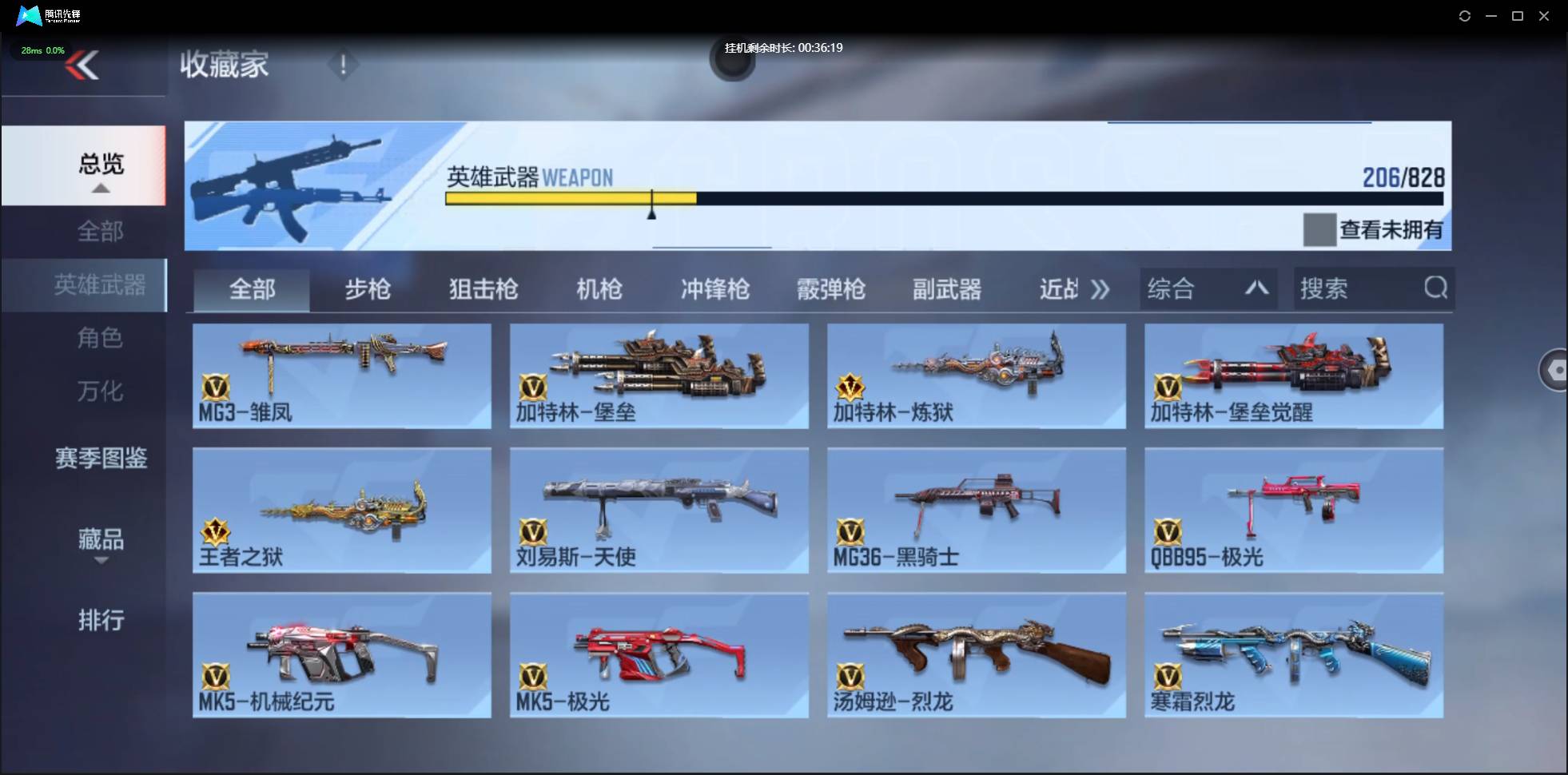Enable the 查看未拥有 checkbox
The width and height of the screenshot is (1568, 775).
pos(1319,230)
